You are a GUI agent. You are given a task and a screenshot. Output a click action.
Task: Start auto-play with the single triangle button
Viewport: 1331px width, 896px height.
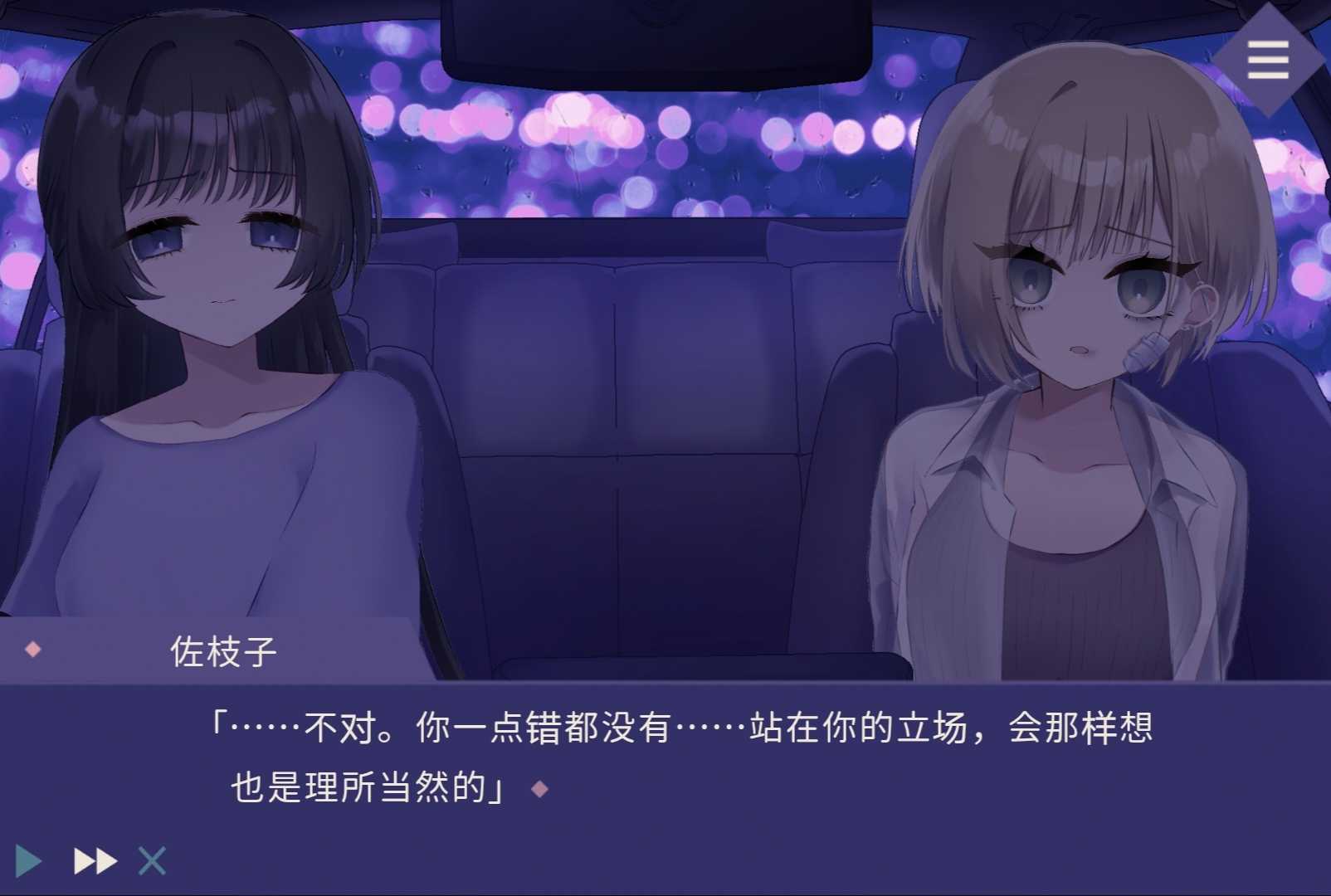point(28,861)
